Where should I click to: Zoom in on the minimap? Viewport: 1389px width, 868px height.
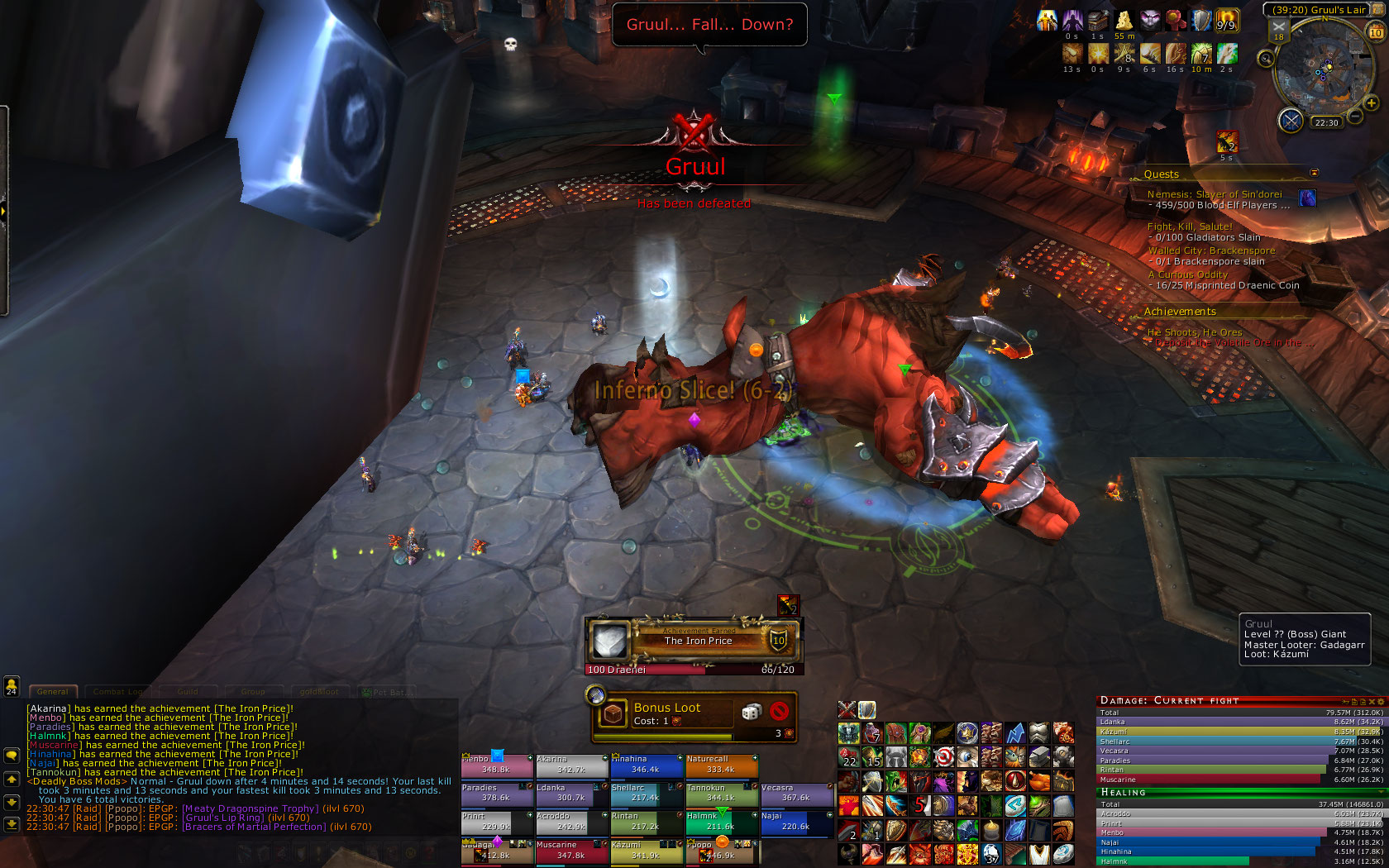click(1372, 103)
